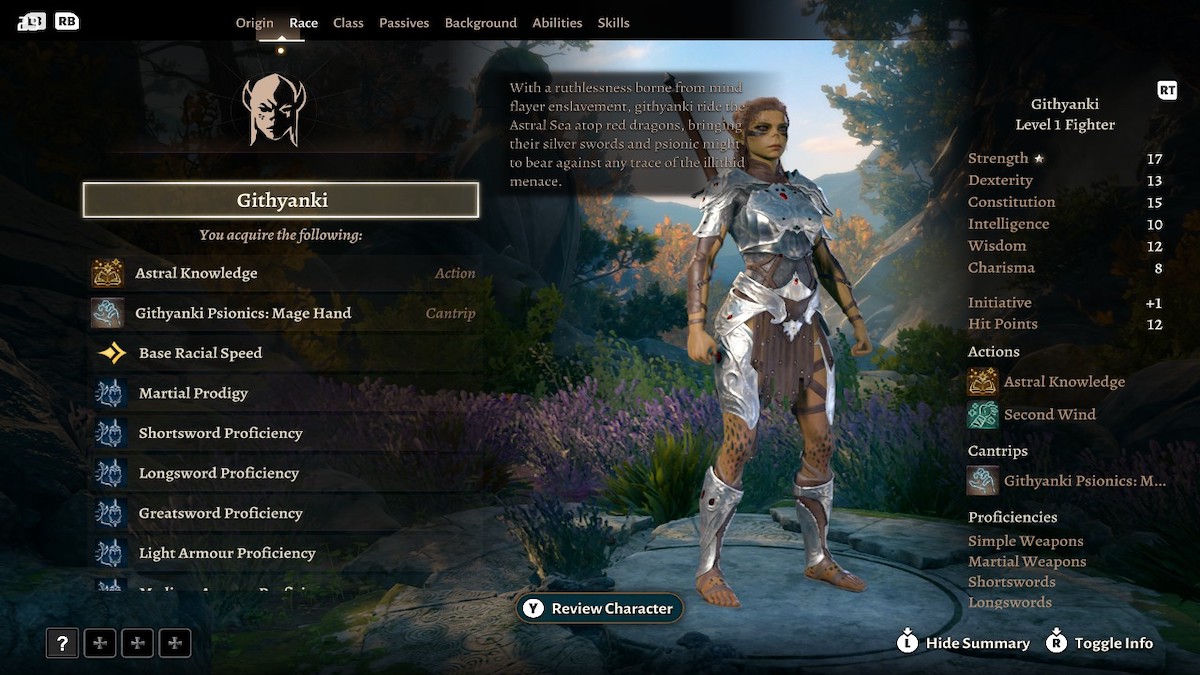Open the Class tab

coord(348,23)
